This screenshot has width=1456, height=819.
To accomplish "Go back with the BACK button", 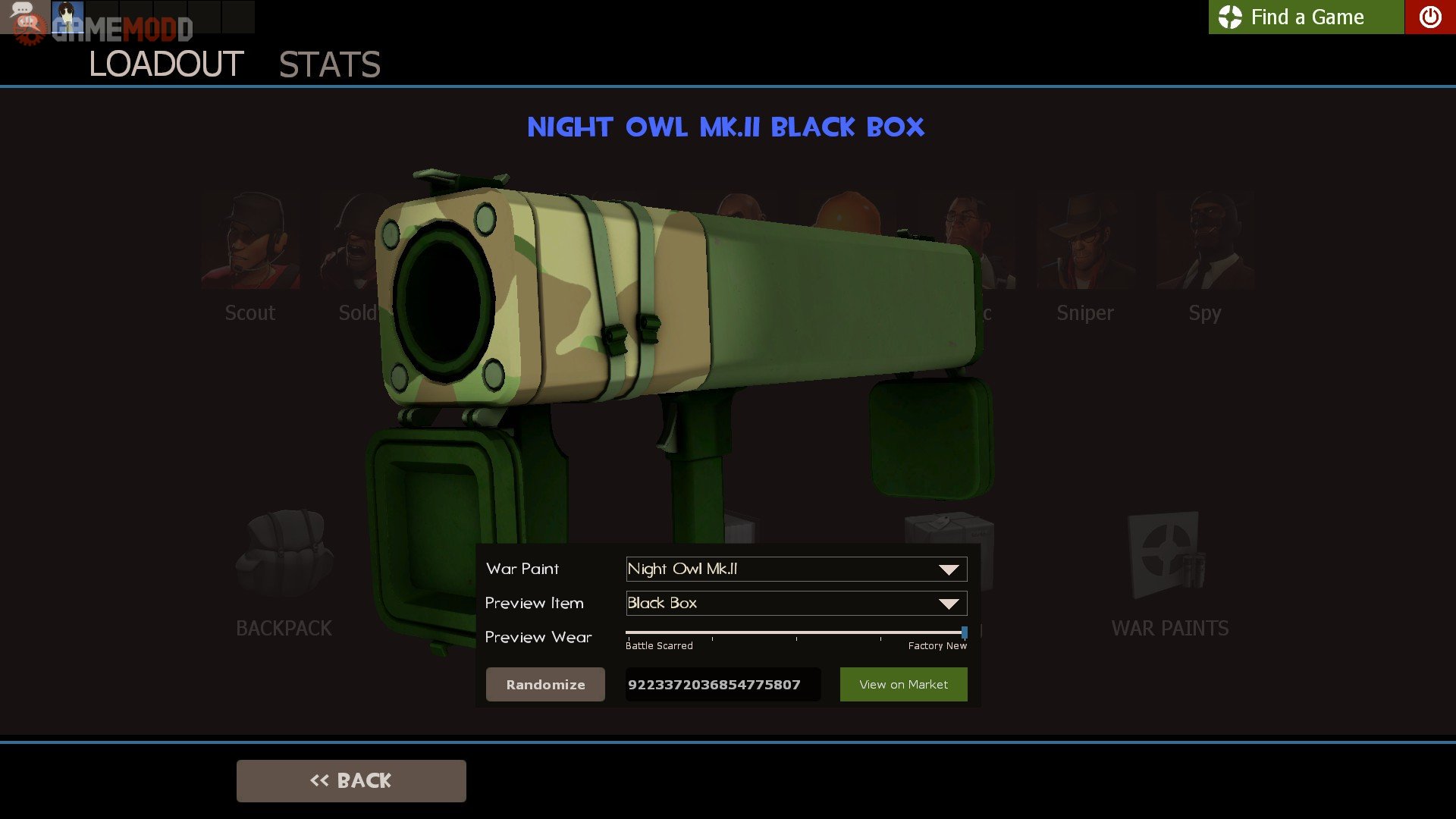I will pyautogui.click(x=351, y=780).
